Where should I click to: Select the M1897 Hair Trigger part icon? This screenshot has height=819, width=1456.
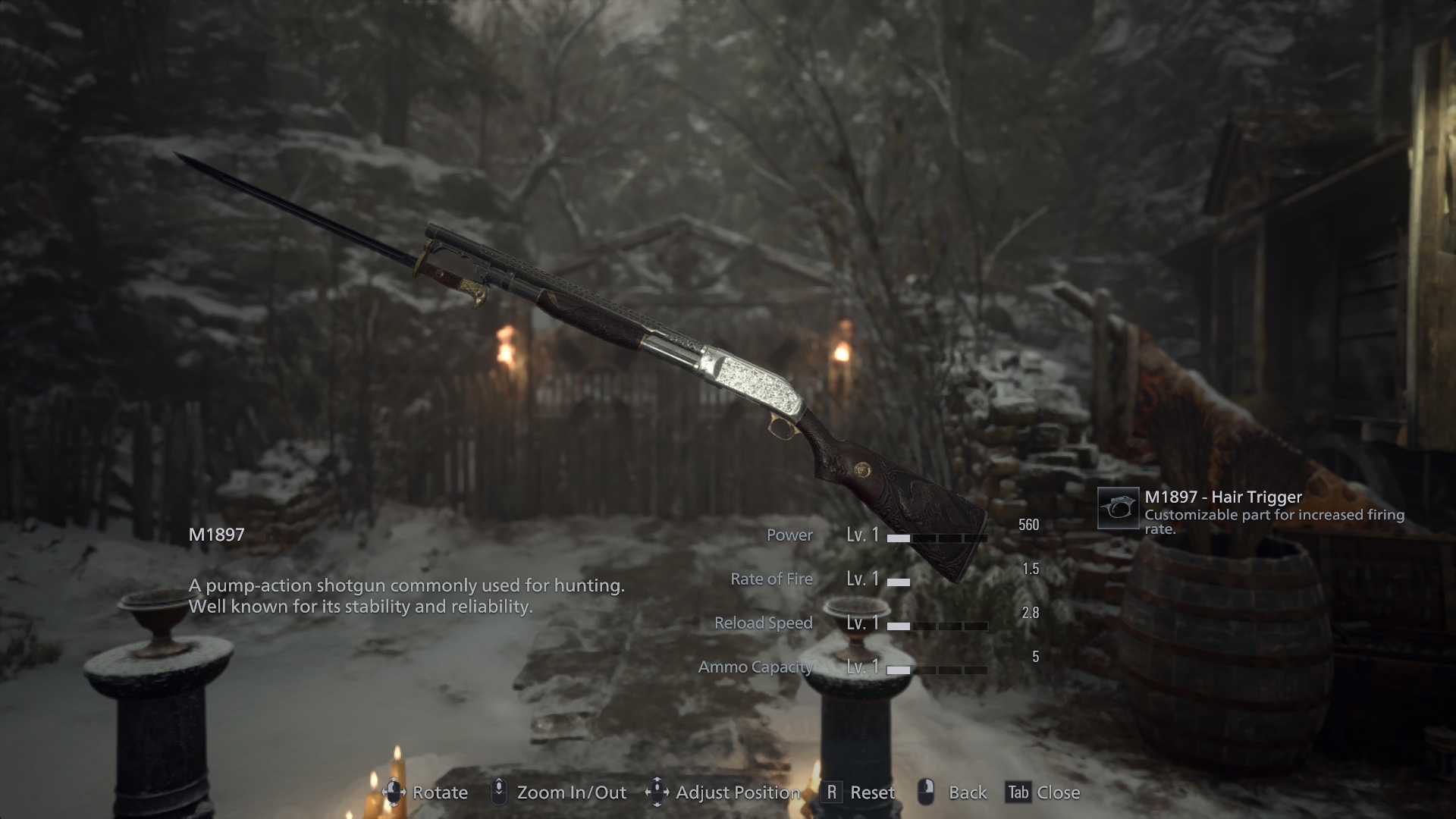click(x=1118, y=508)
